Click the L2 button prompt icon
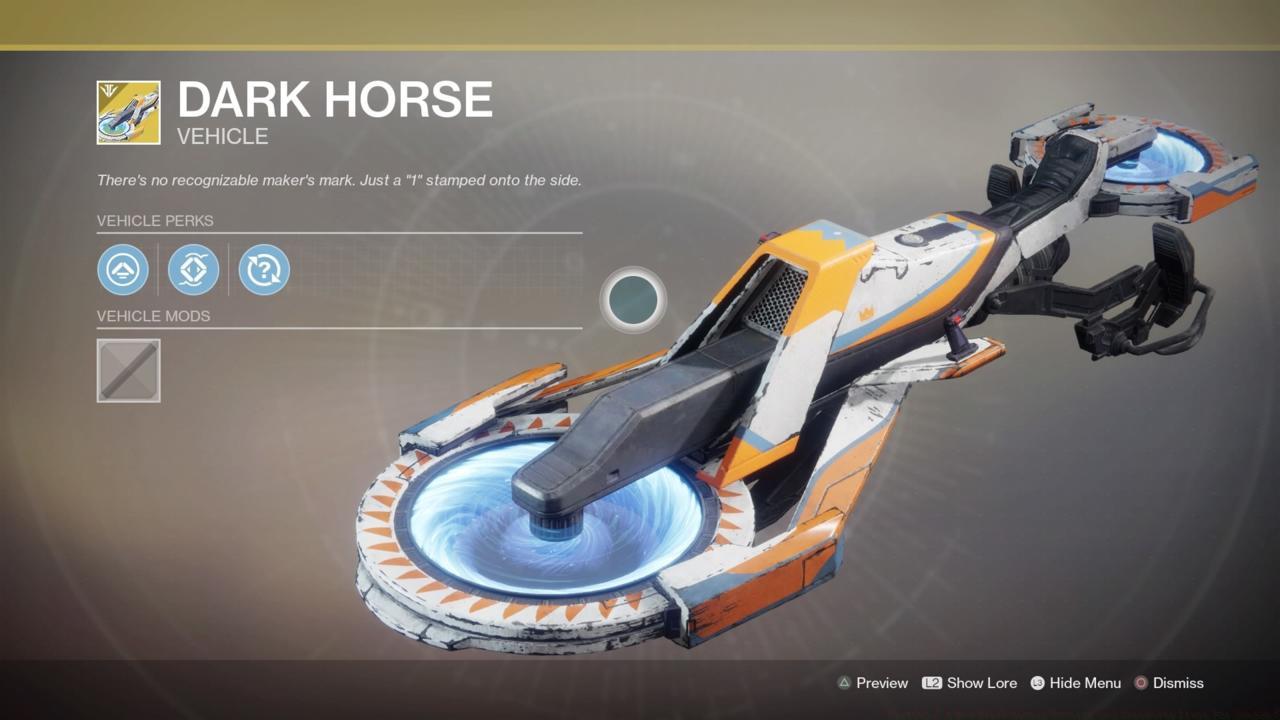Screen dimensions: 1280x720 click(x=932, y=683)
